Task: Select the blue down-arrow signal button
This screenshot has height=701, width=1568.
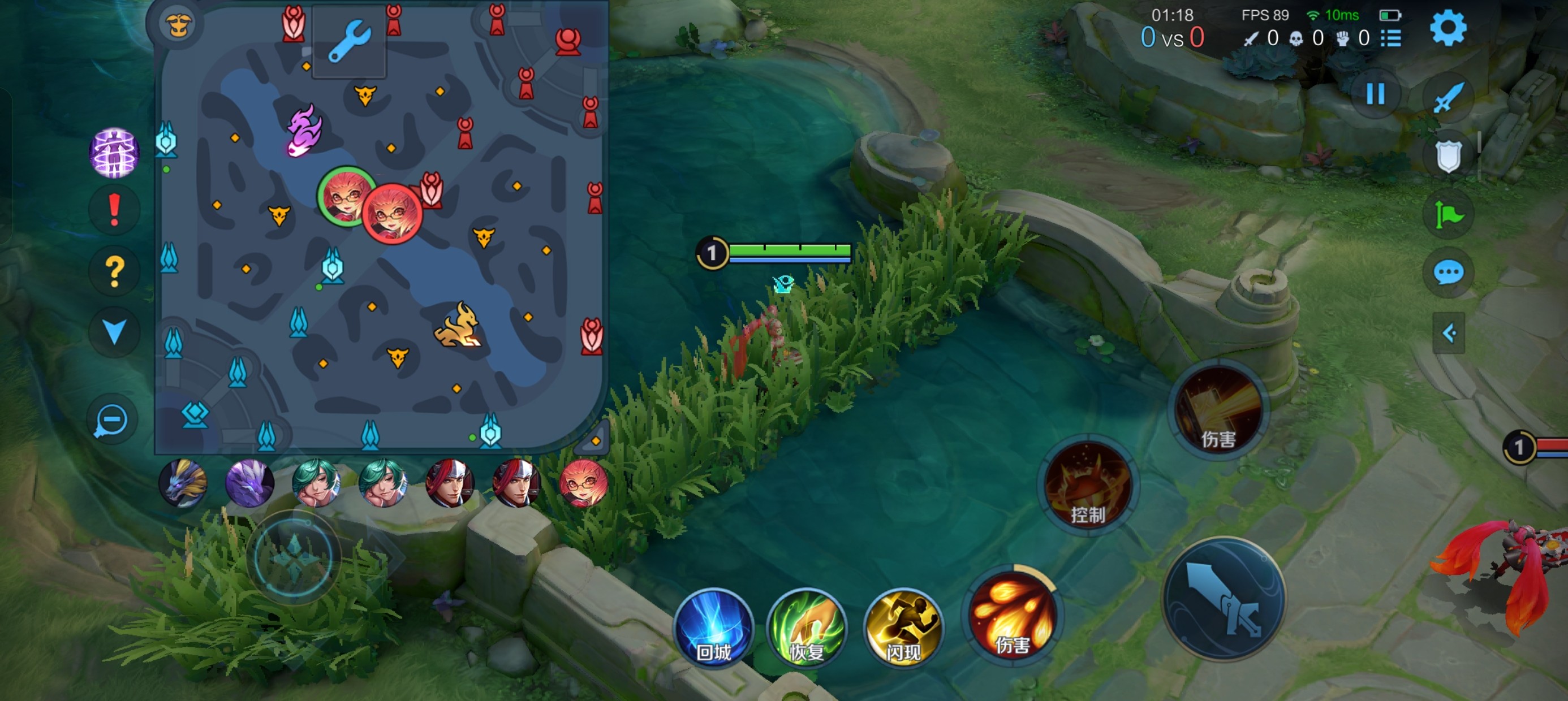Action: 114,332
